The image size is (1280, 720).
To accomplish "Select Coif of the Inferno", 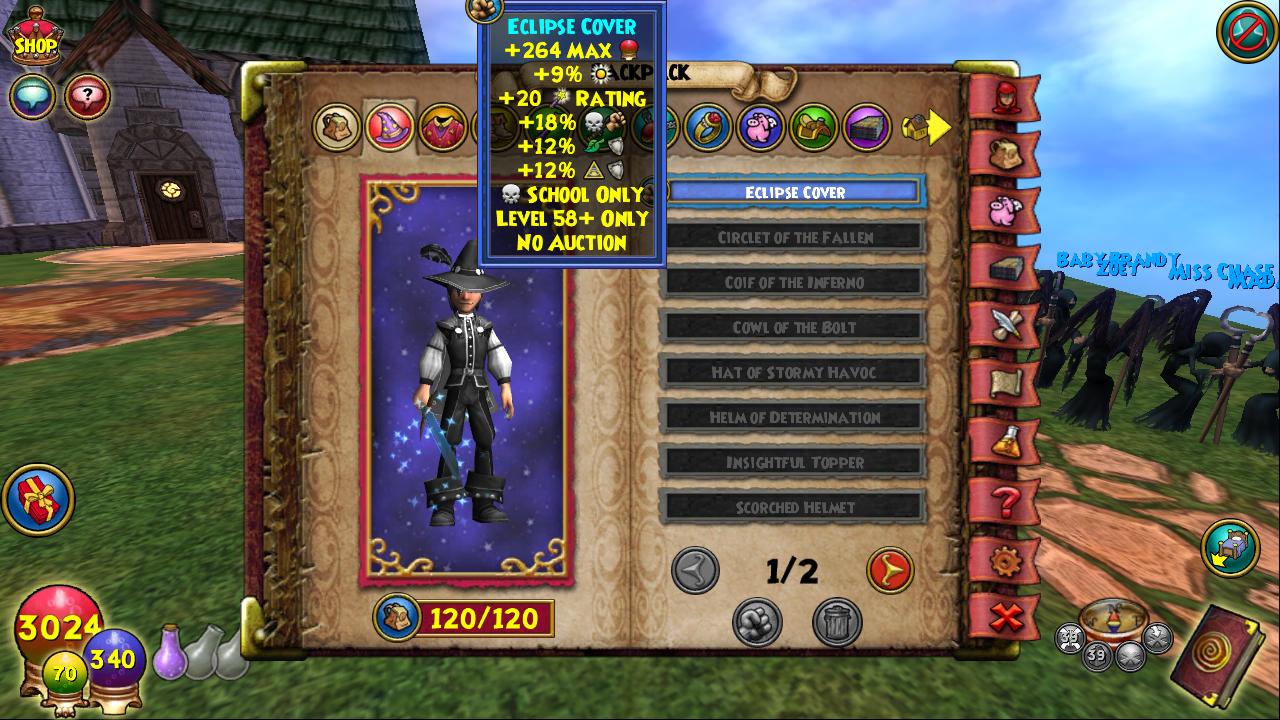I will coord(795,282).
